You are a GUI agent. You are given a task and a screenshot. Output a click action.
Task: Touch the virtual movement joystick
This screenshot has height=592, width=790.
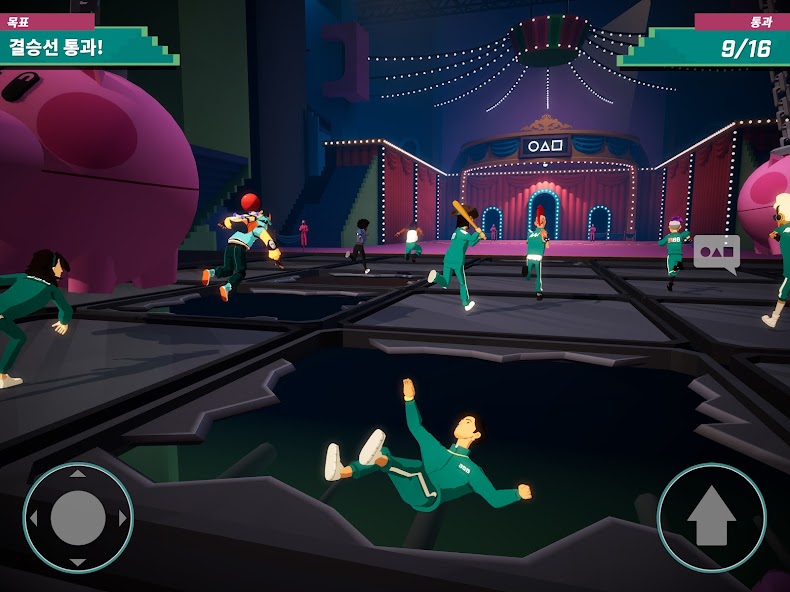(x=78, y=518)
